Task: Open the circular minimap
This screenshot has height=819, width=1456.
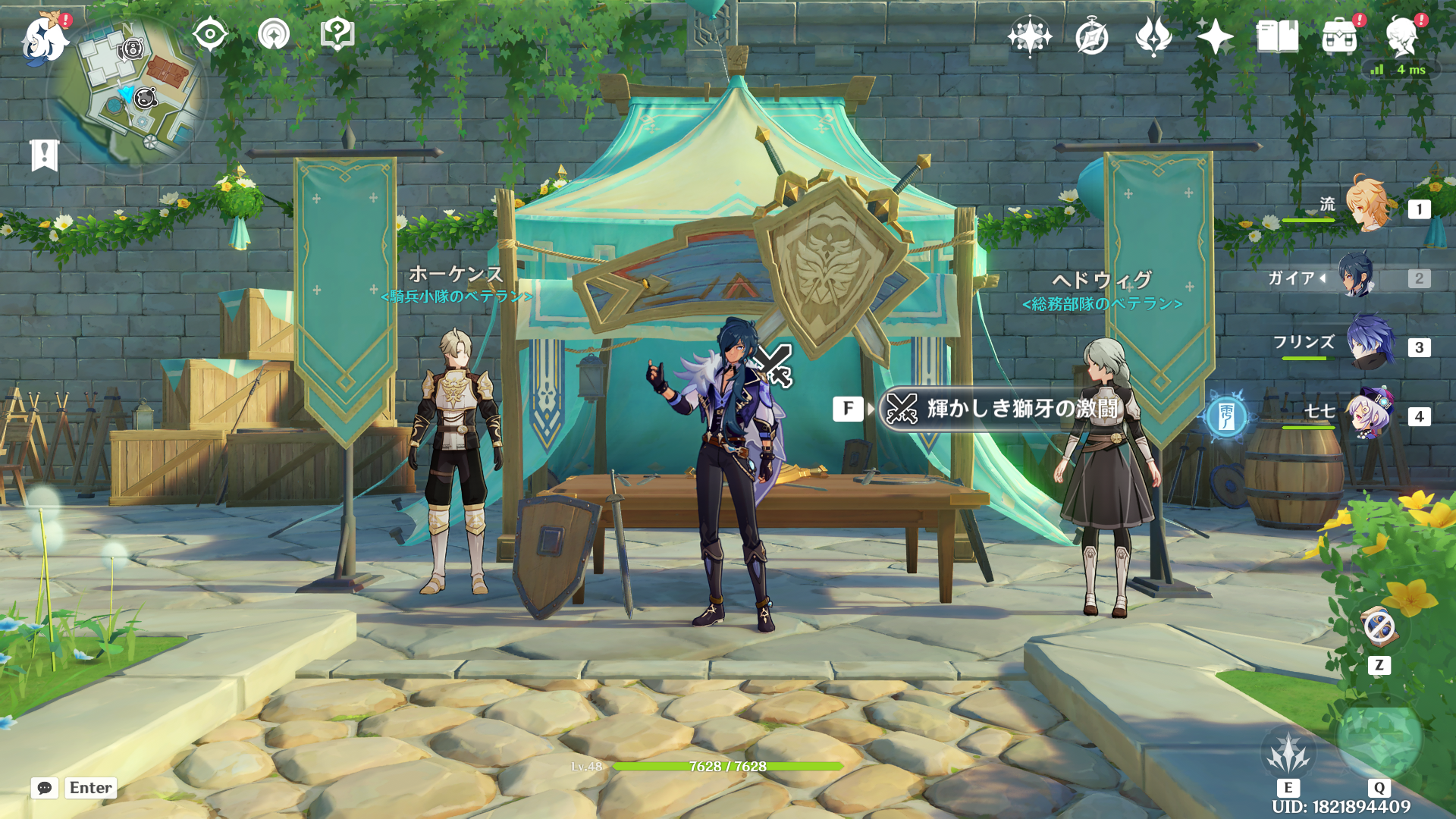Action: point(129,95)
